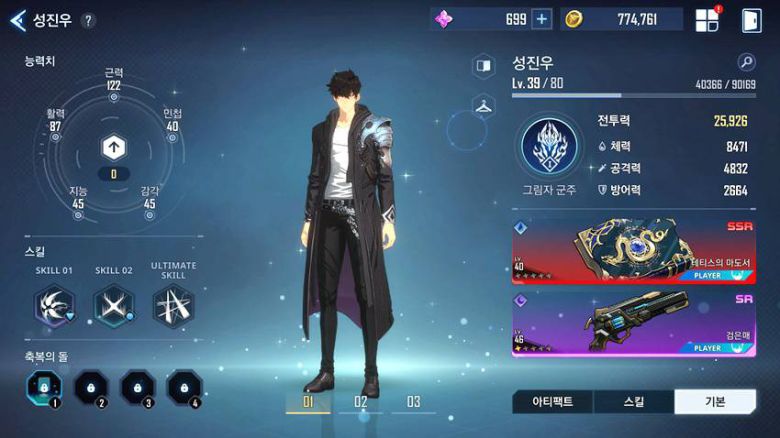This screenshot has height=438, width=780.
Task: Select the SR 검은매 gun card
Action: click(633, 322)
